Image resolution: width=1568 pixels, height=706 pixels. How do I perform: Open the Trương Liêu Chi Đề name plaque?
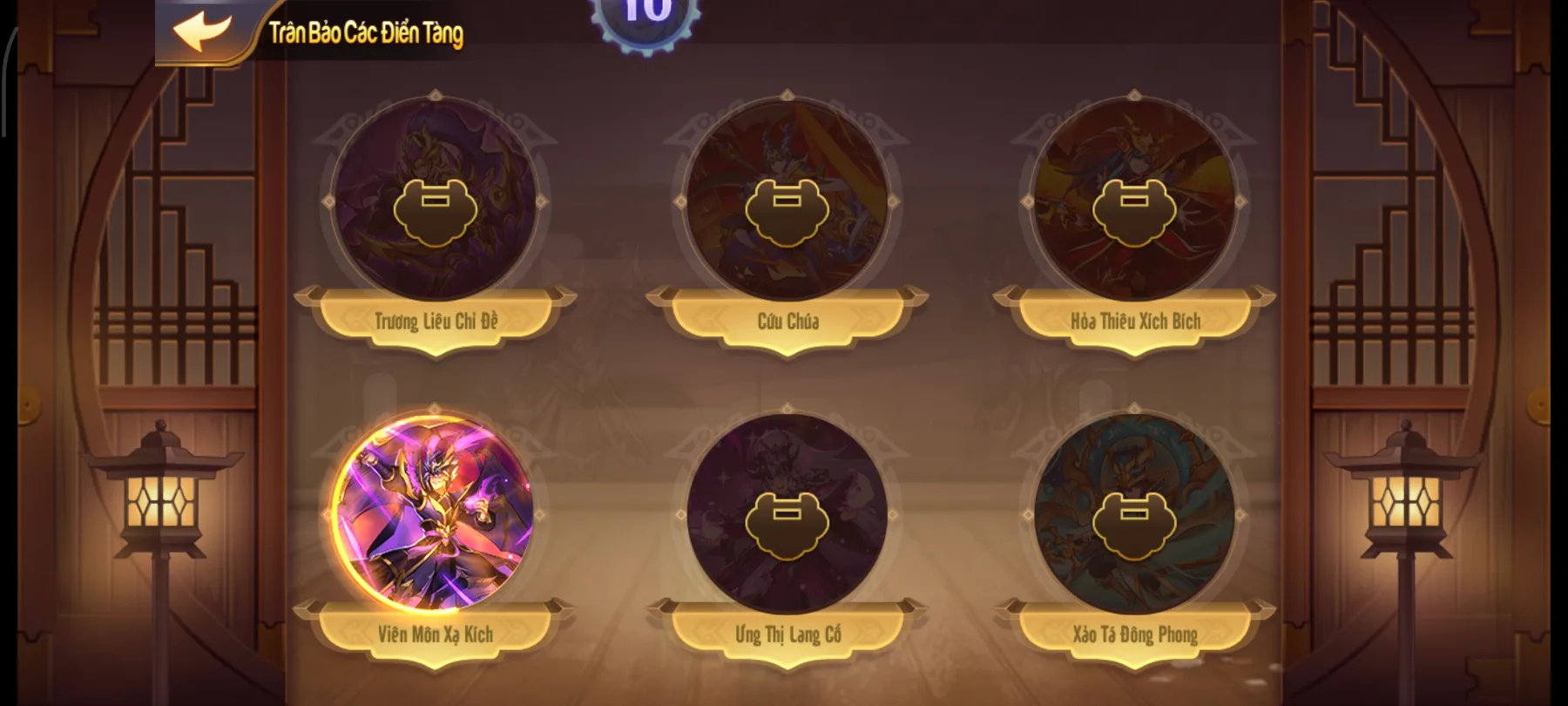coord(436,321)
